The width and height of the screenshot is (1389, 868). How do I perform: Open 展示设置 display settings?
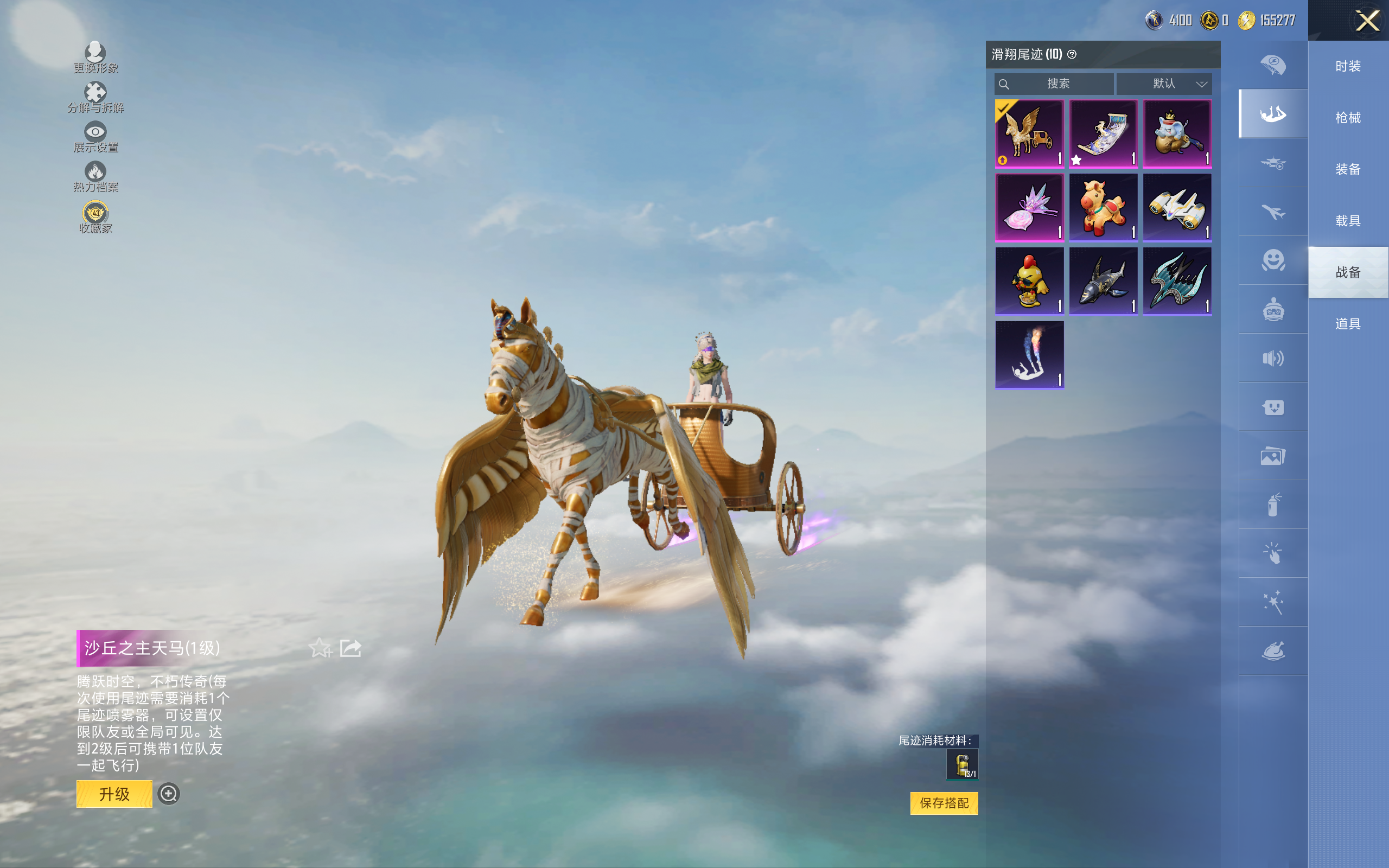(x=95, y=137)
